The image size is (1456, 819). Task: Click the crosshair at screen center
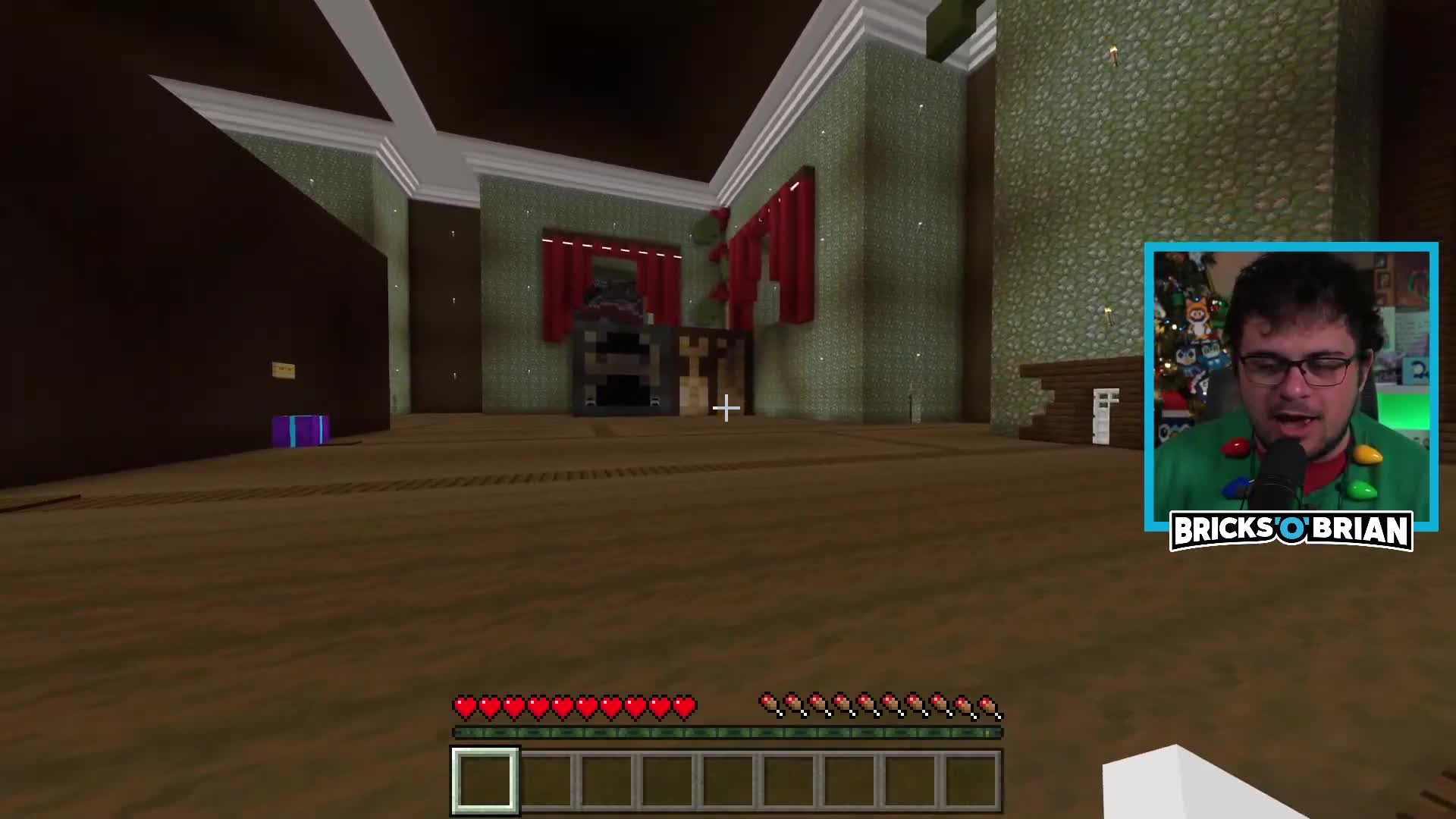(726, 409)
